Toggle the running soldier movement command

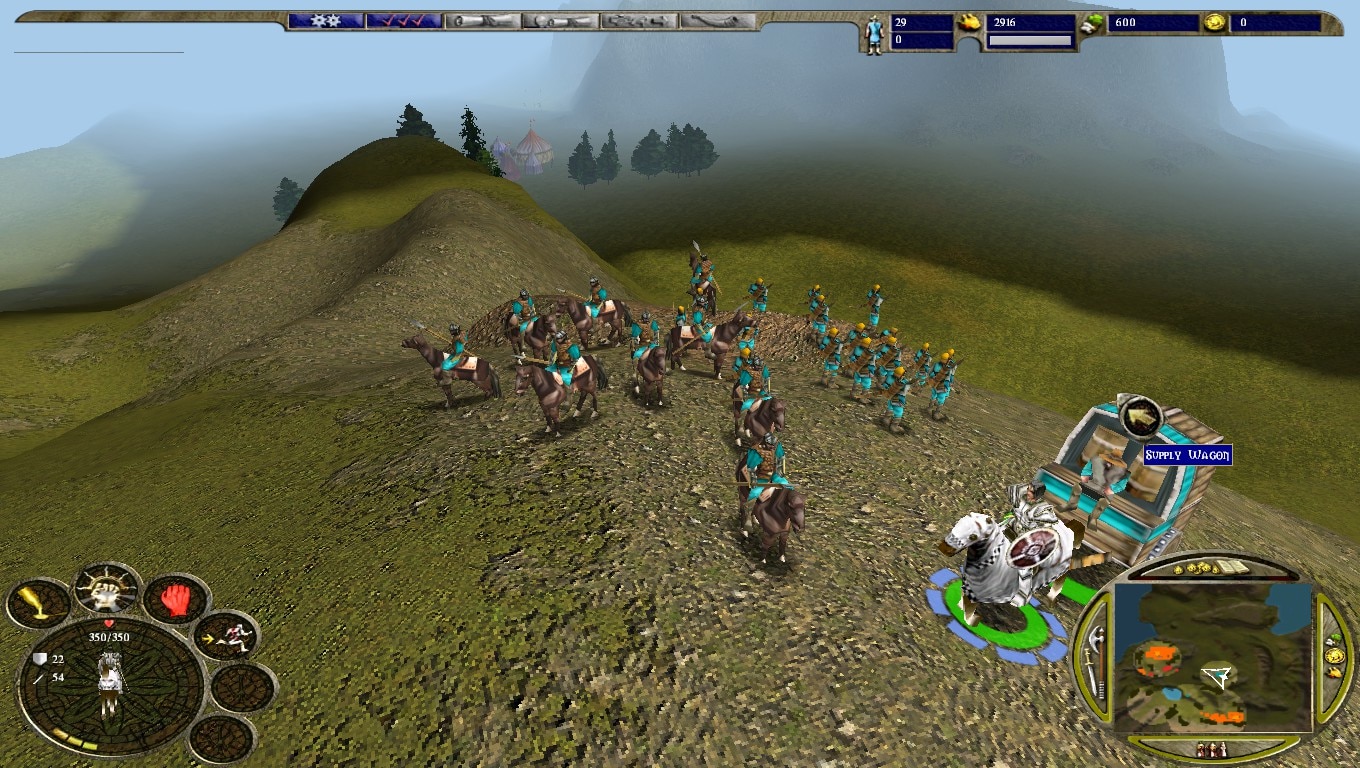click(226, 636)
